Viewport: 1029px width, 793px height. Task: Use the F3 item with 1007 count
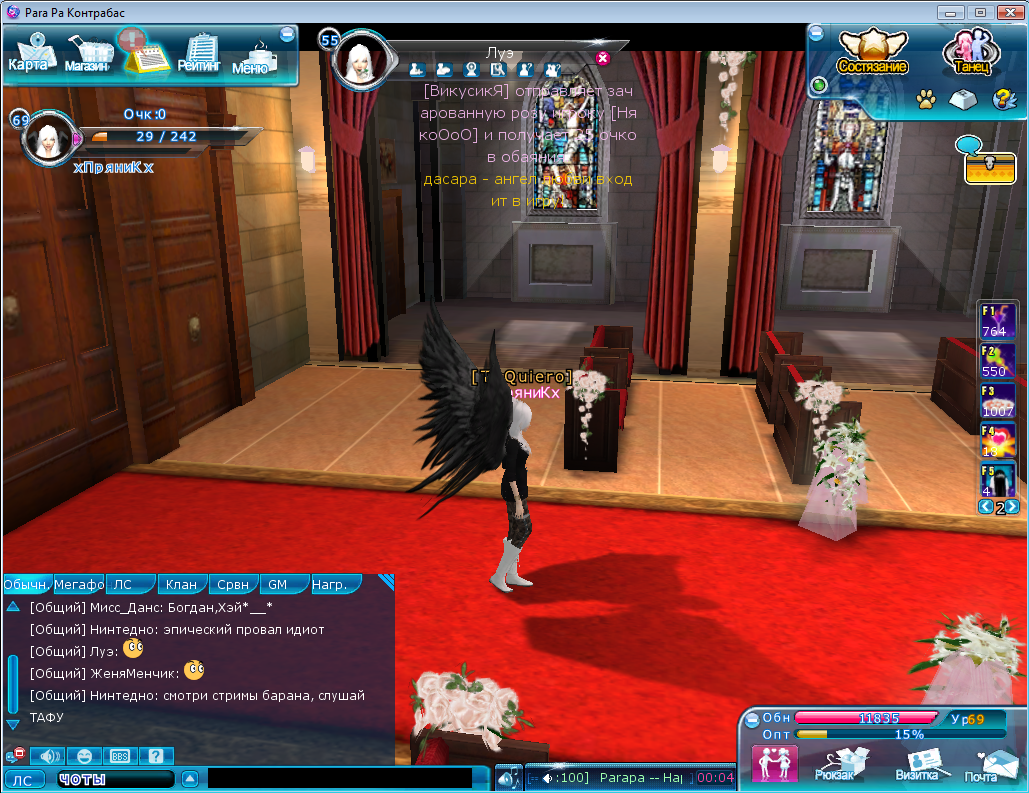(997, 400)
